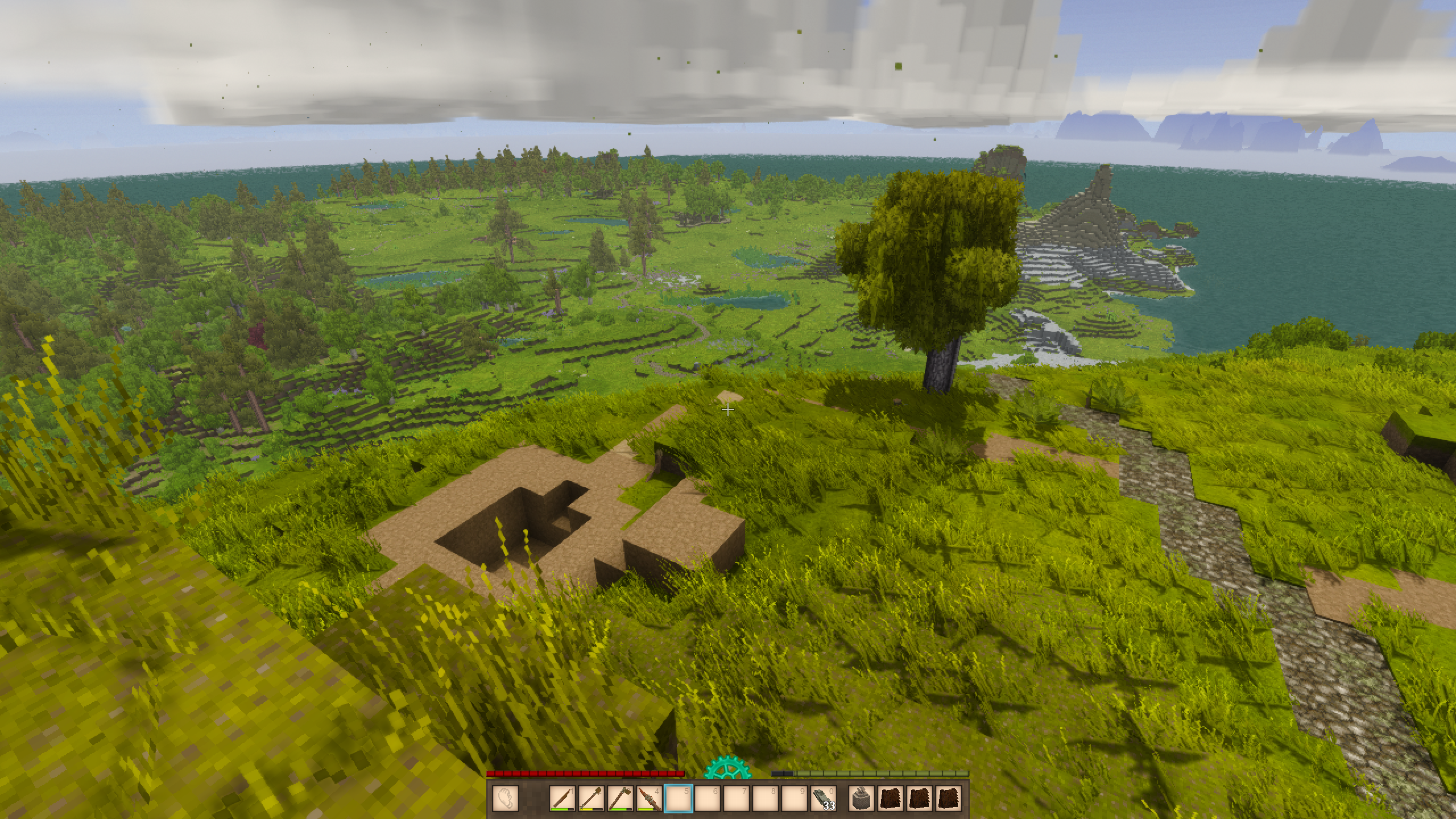The width and height of the screenshot is (1456, 819).
Task: Open the grey sack bag slot
Action: pyautogui.click(x=862, y=799)
